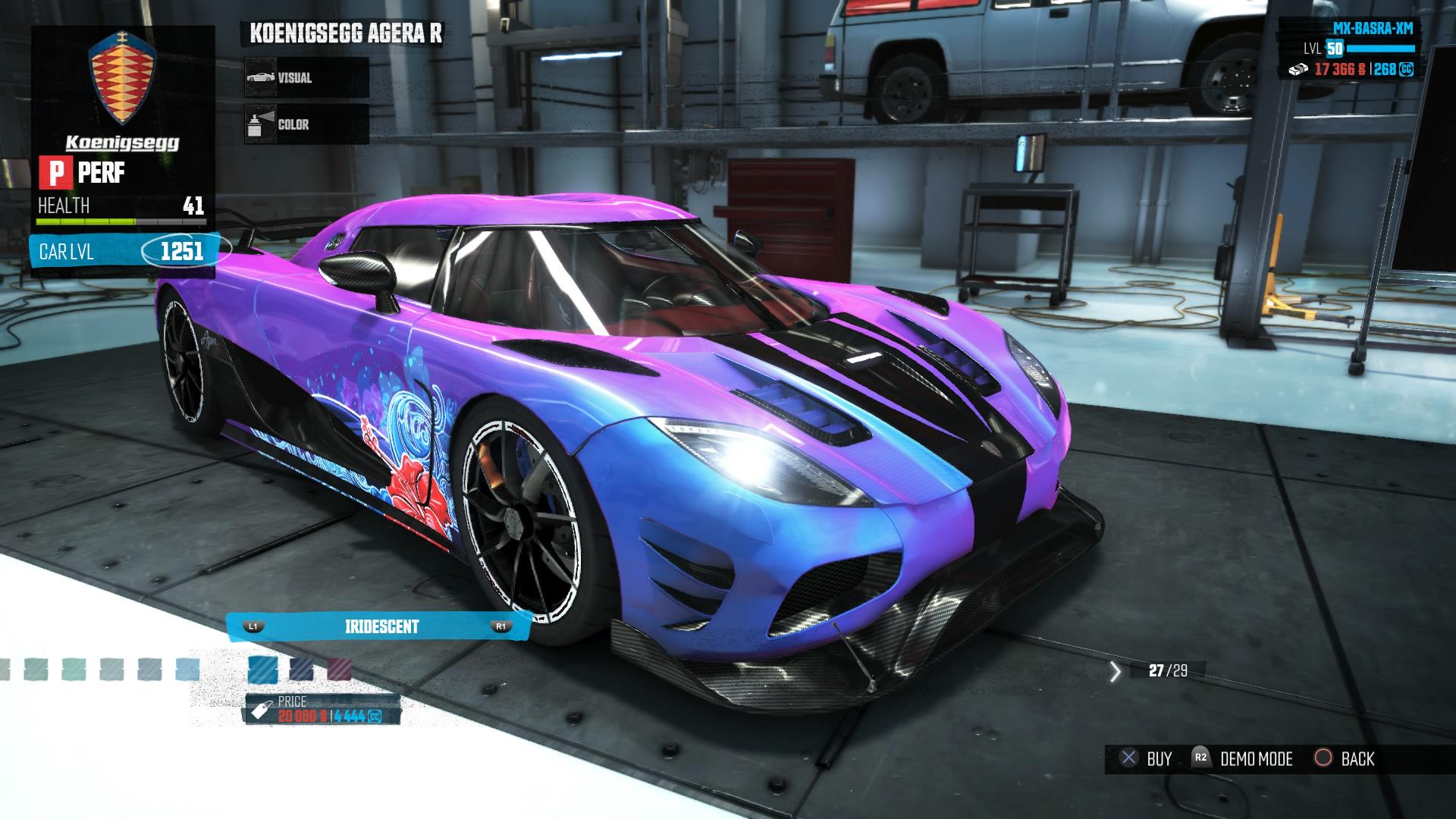Viewport: 1456px width, 819px height.
Task: Select the Visual customization car icon
Action: [x=258, y=77]
